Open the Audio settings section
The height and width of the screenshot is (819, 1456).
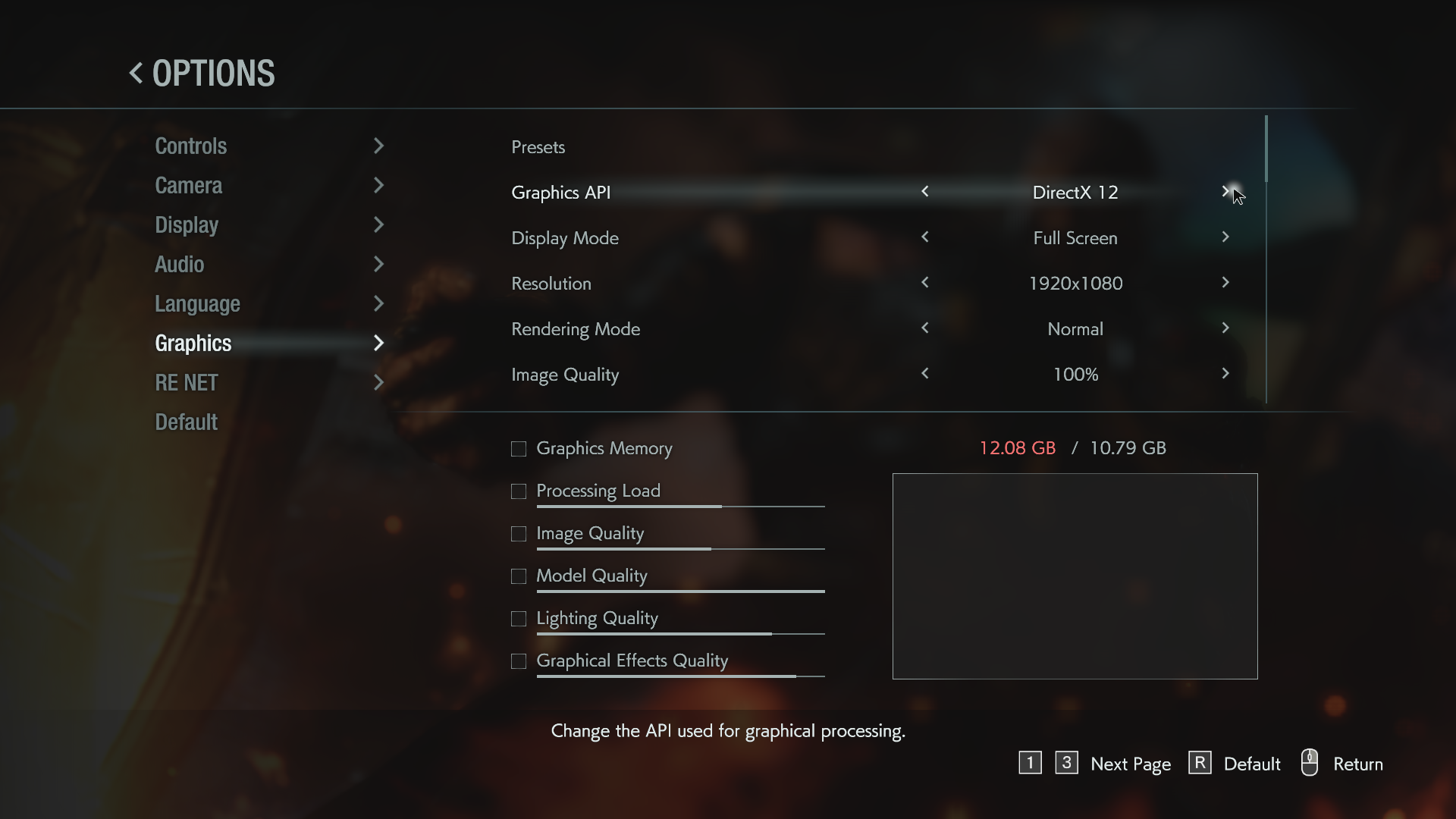(180, 265)
